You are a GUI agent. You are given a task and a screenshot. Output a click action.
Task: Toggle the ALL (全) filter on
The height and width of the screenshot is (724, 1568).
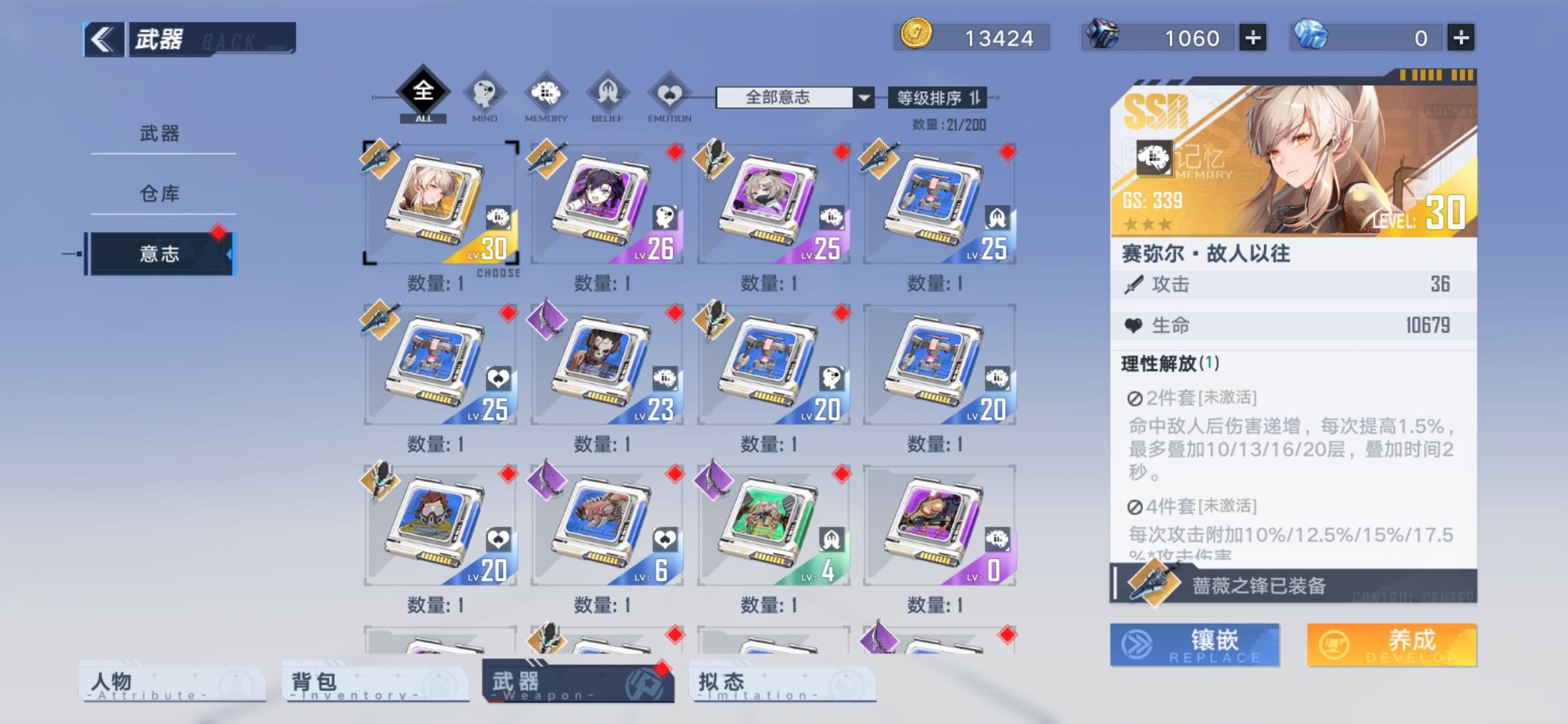423,93
